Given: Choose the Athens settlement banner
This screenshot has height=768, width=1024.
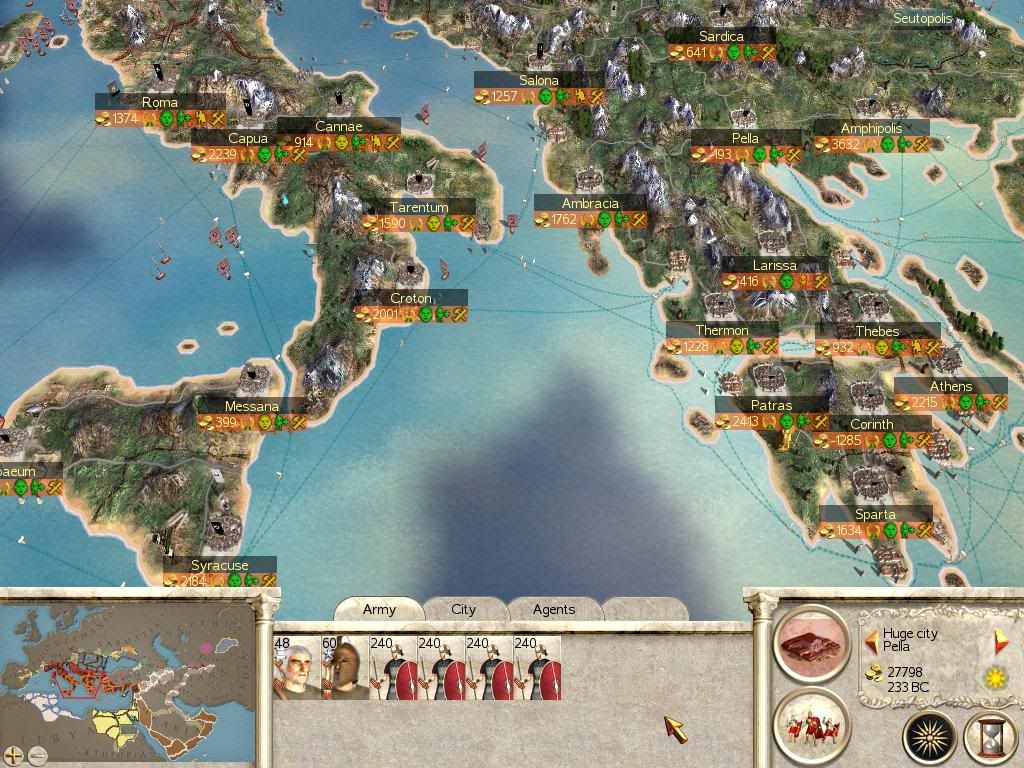Looking at the screenshot, I should [950, 387].
